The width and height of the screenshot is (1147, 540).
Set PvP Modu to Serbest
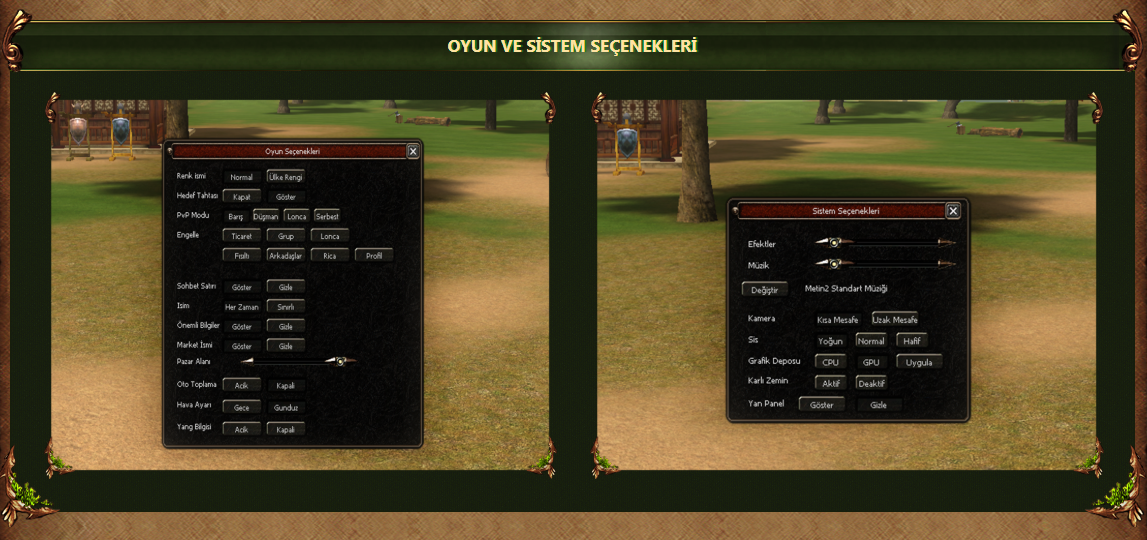tap(327, 216)
